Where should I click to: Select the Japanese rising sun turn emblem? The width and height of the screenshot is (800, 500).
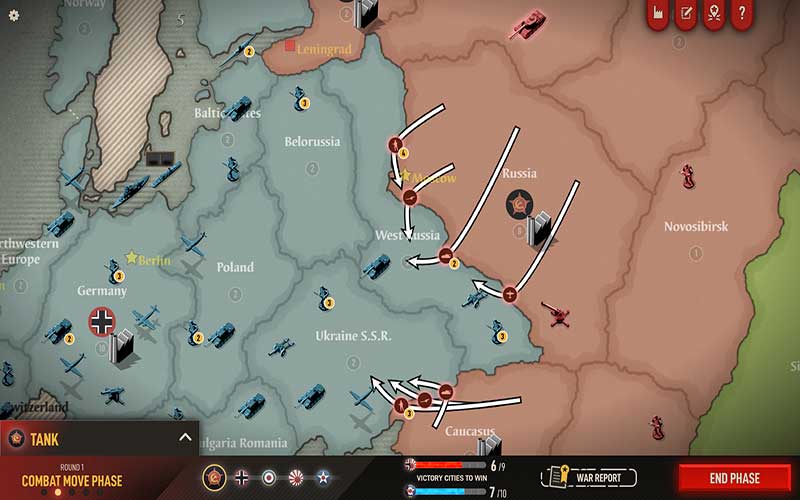(x=296, y=477)
